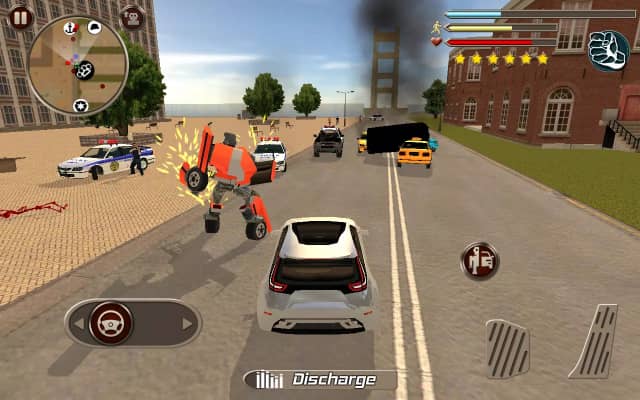Steer left with the left arrow
The height and width of the screenshot is (400, 640).
click(x=77, y=323)
